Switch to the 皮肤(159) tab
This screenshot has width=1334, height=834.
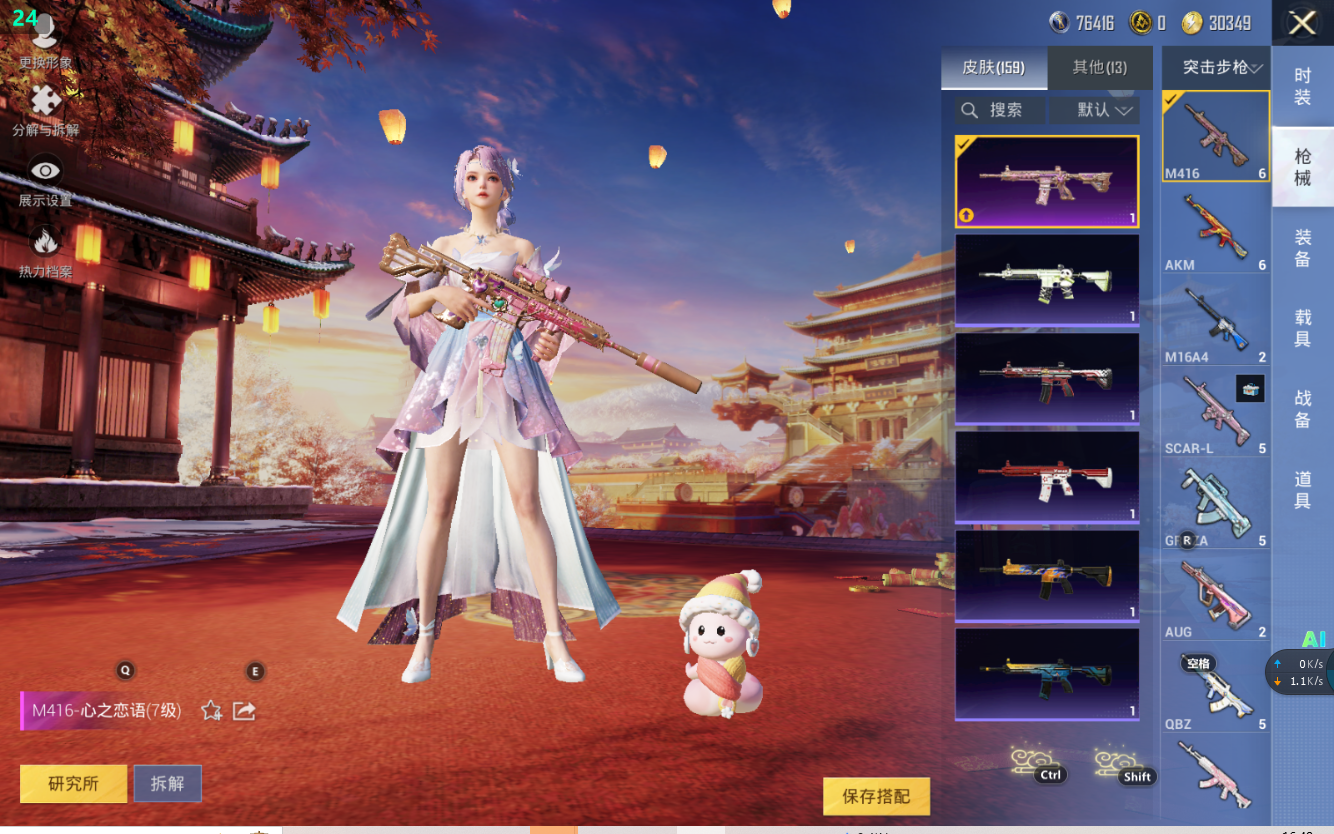994,68
